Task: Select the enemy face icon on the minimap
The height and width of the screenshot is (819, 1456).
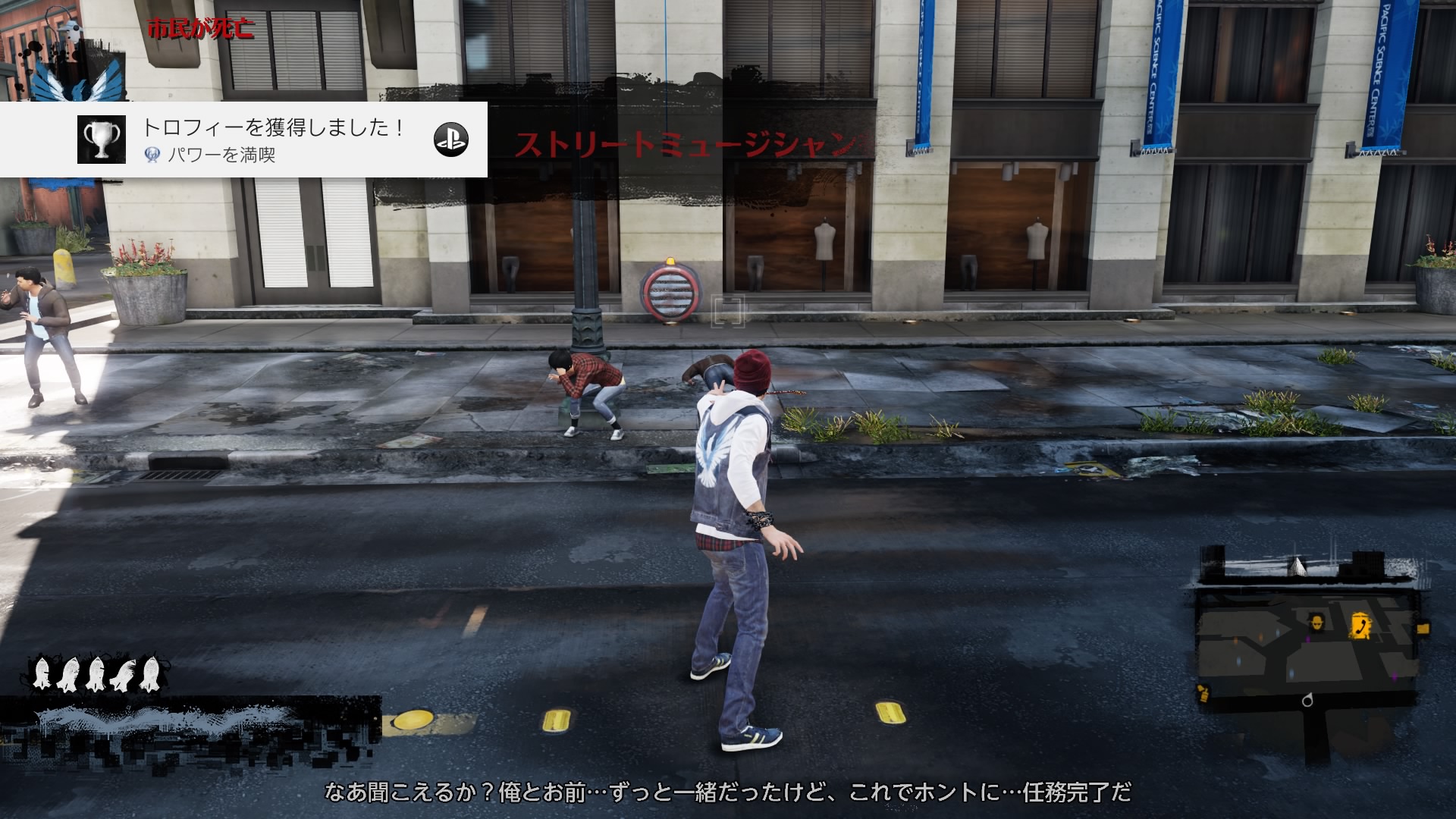Action: 1317,622
